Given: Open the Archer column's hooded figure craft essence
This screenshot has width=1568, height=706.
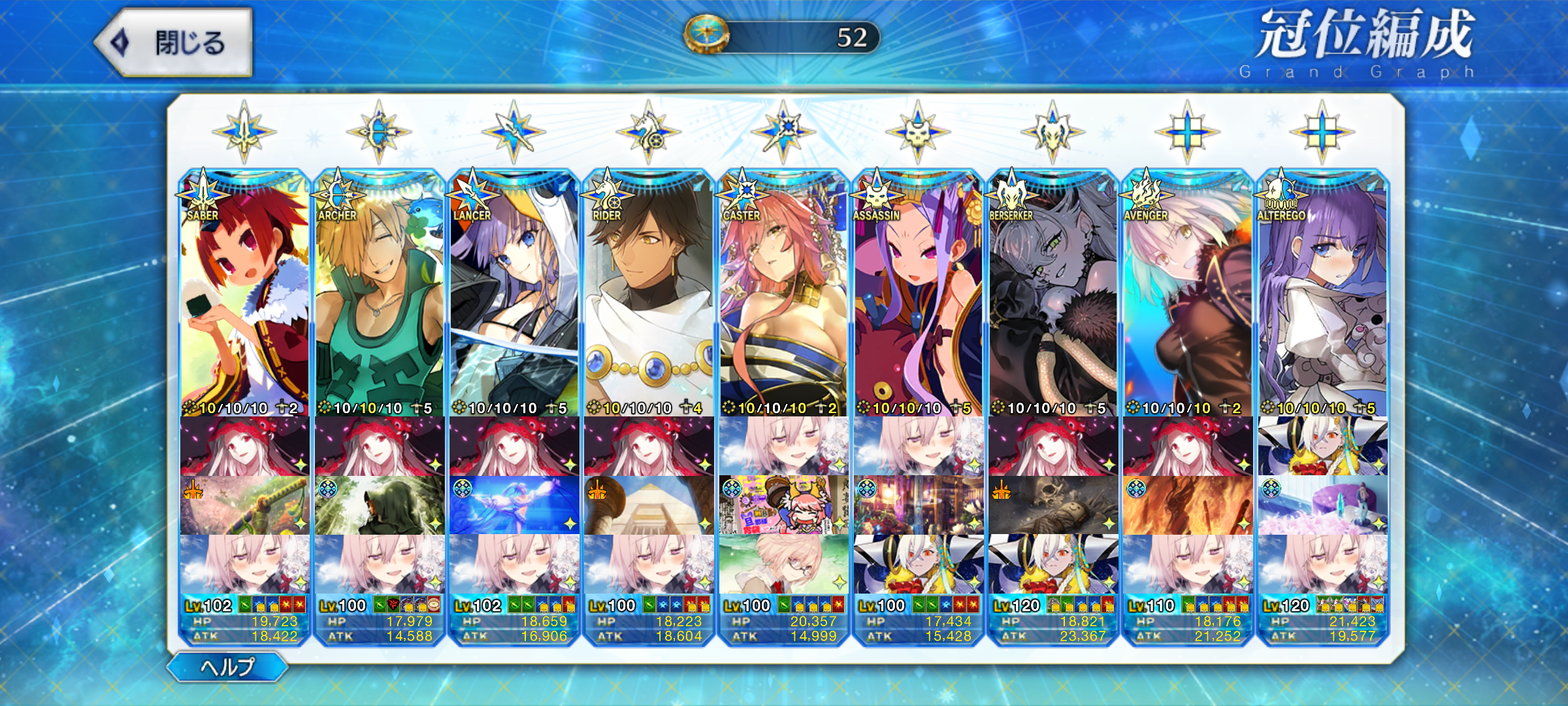Looking at the screenshot, I should [x=380, y=505].
